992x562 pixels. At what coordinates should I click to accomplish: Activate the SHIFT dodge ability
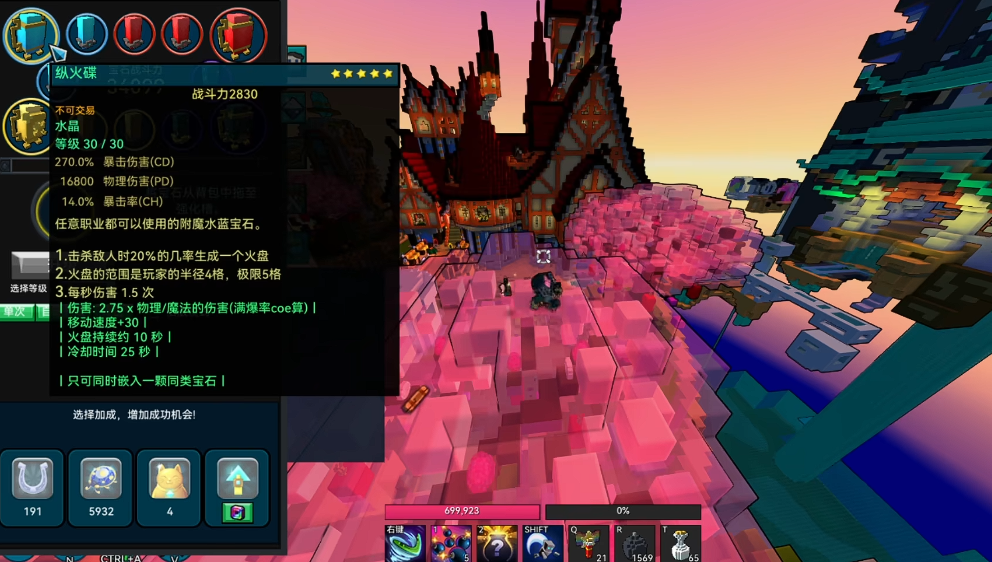pos(543,544)
